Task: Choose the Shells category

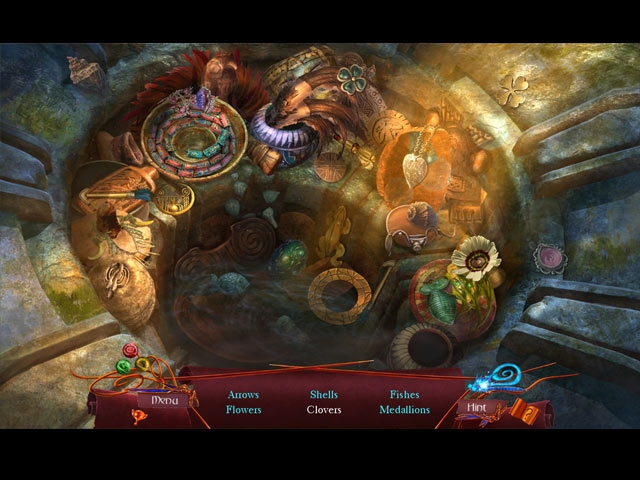Action: [x=324, y=394]
